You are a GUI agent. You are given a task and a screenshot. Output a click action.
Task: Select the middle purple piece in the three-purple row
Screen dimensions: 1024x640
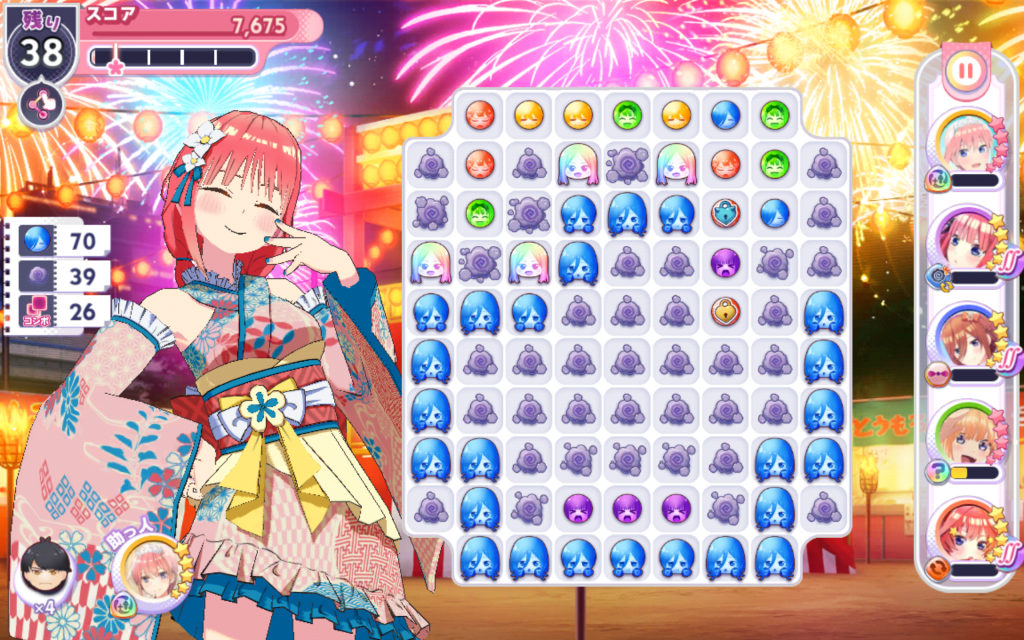coord(627,509)
